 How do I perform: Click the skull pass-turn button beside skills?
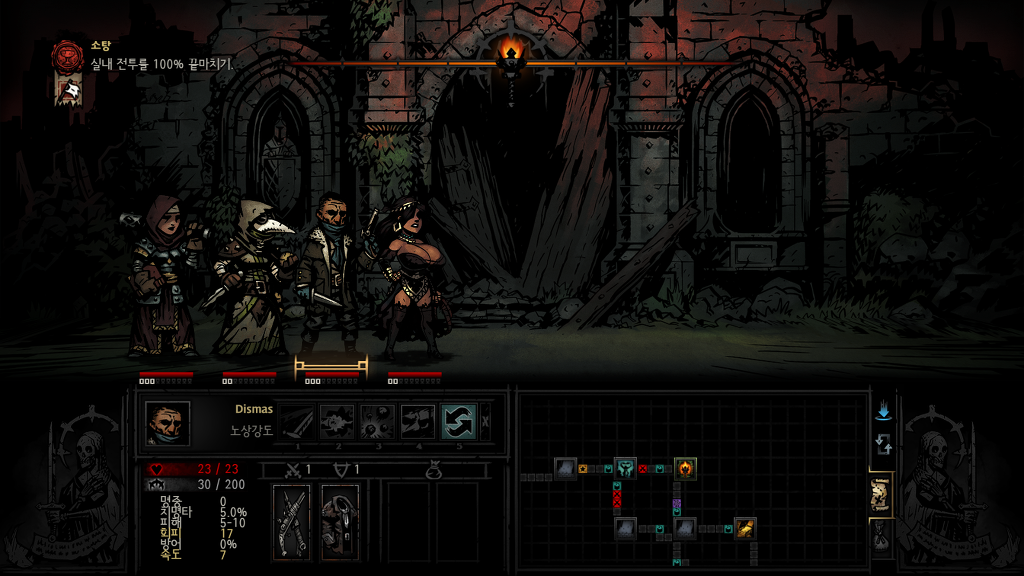tap(486, 421)
